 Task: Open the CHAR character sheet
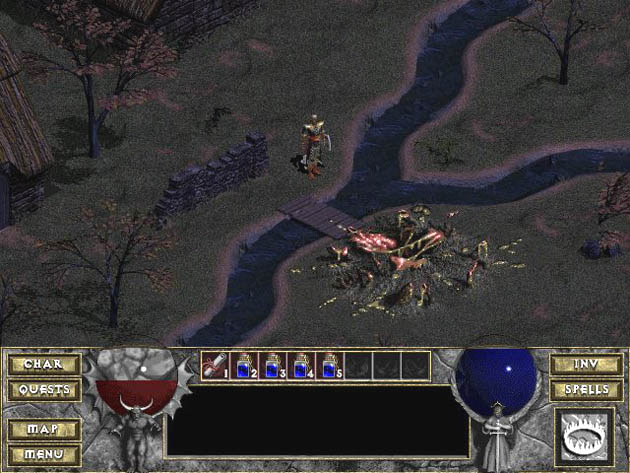[44, 364]
